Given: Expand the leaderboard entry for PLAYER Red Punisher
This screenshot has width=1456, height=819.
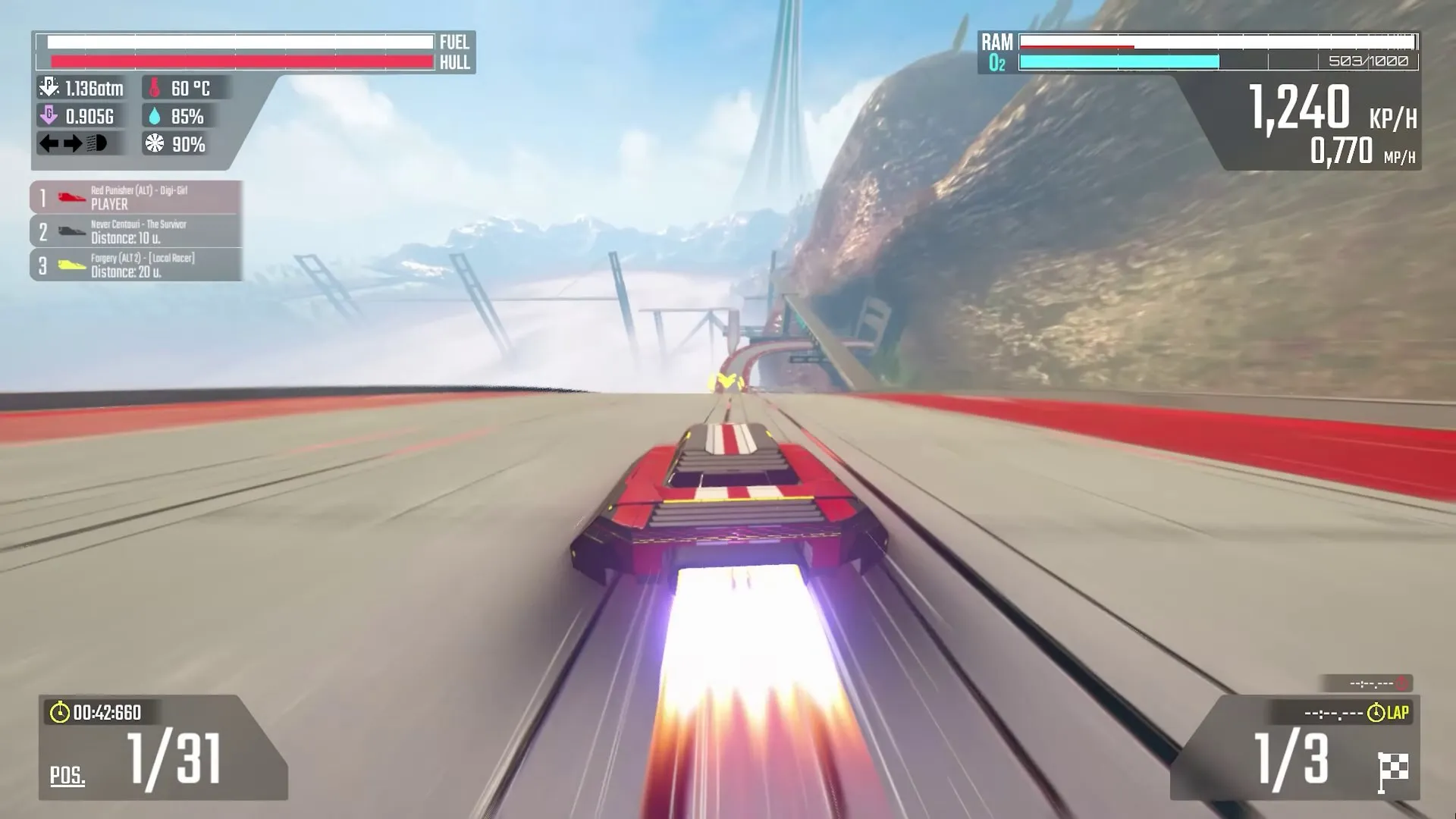Looking at the screenshot, I should (136, 197).
